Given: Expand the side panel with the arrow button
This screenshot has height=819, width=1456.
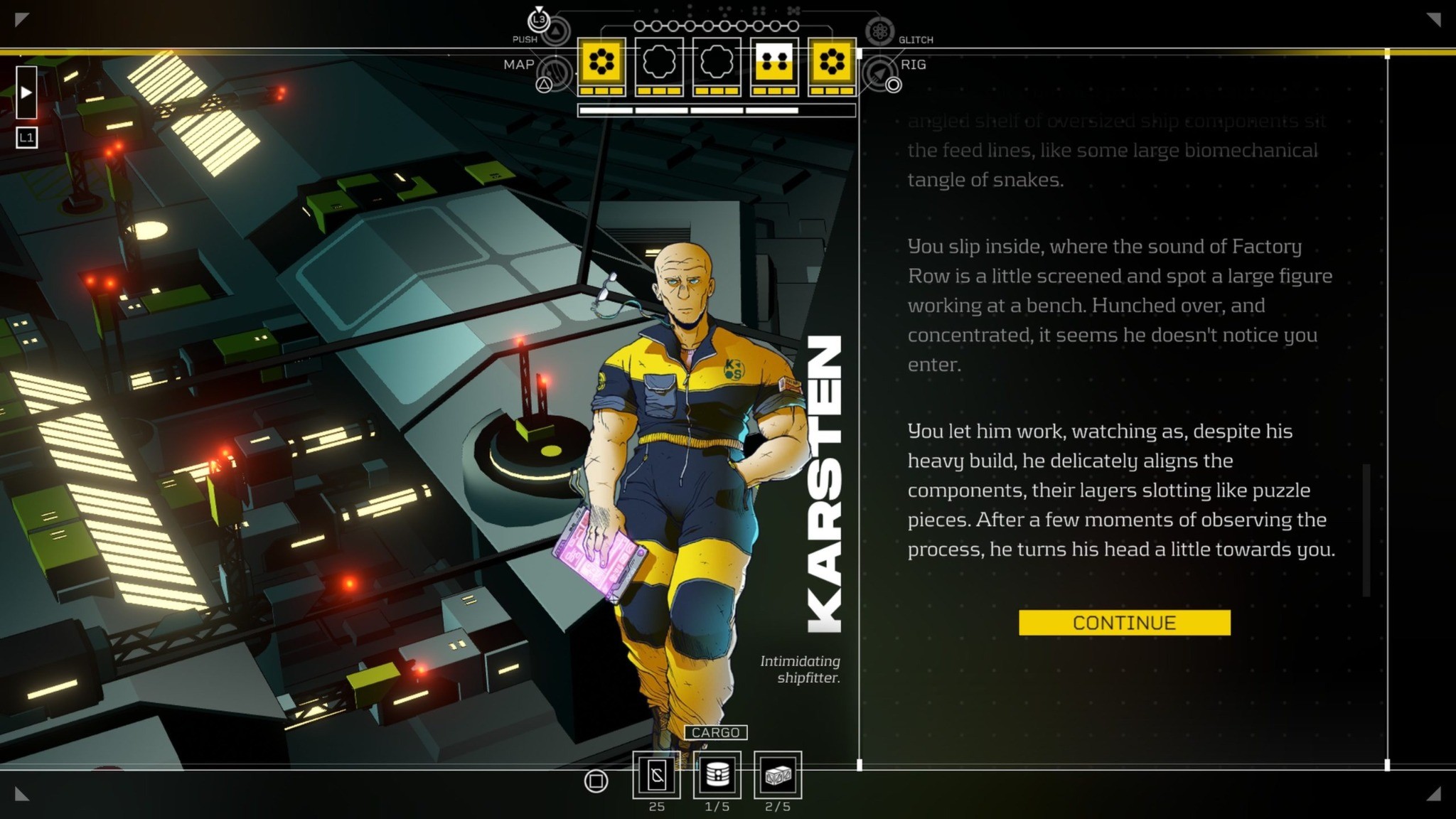Looking at the screenshot, I should click(x=26, y=92).
